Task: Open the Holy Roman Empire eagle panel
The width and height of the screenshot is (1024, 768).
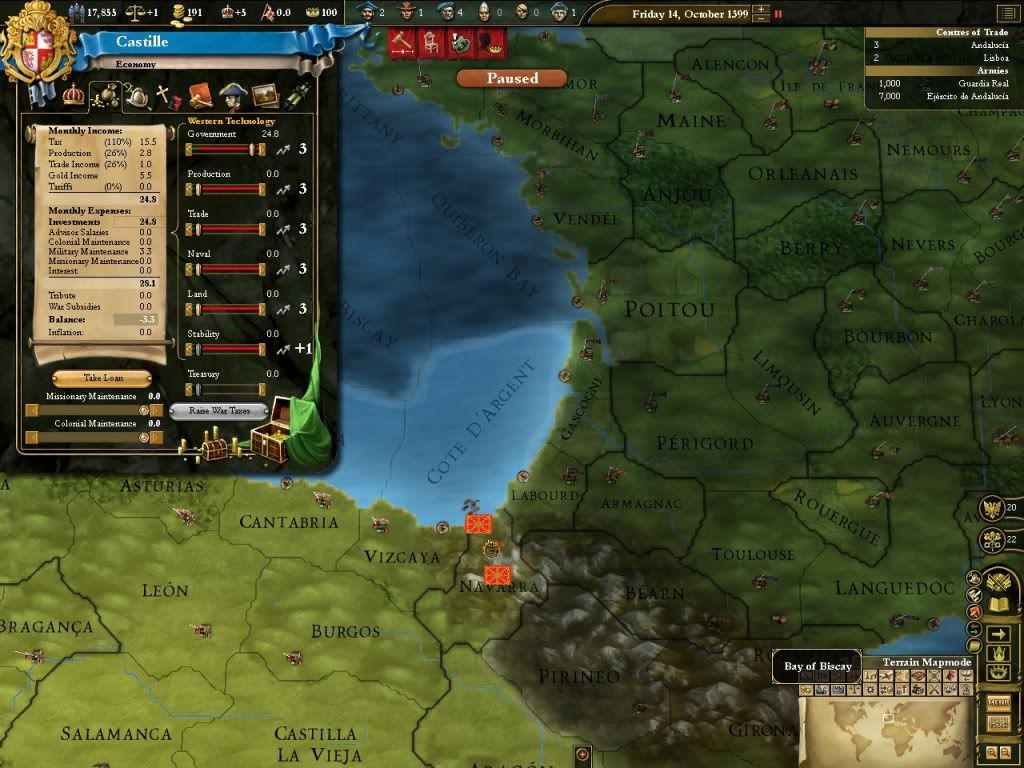Action: pos(993,508)
